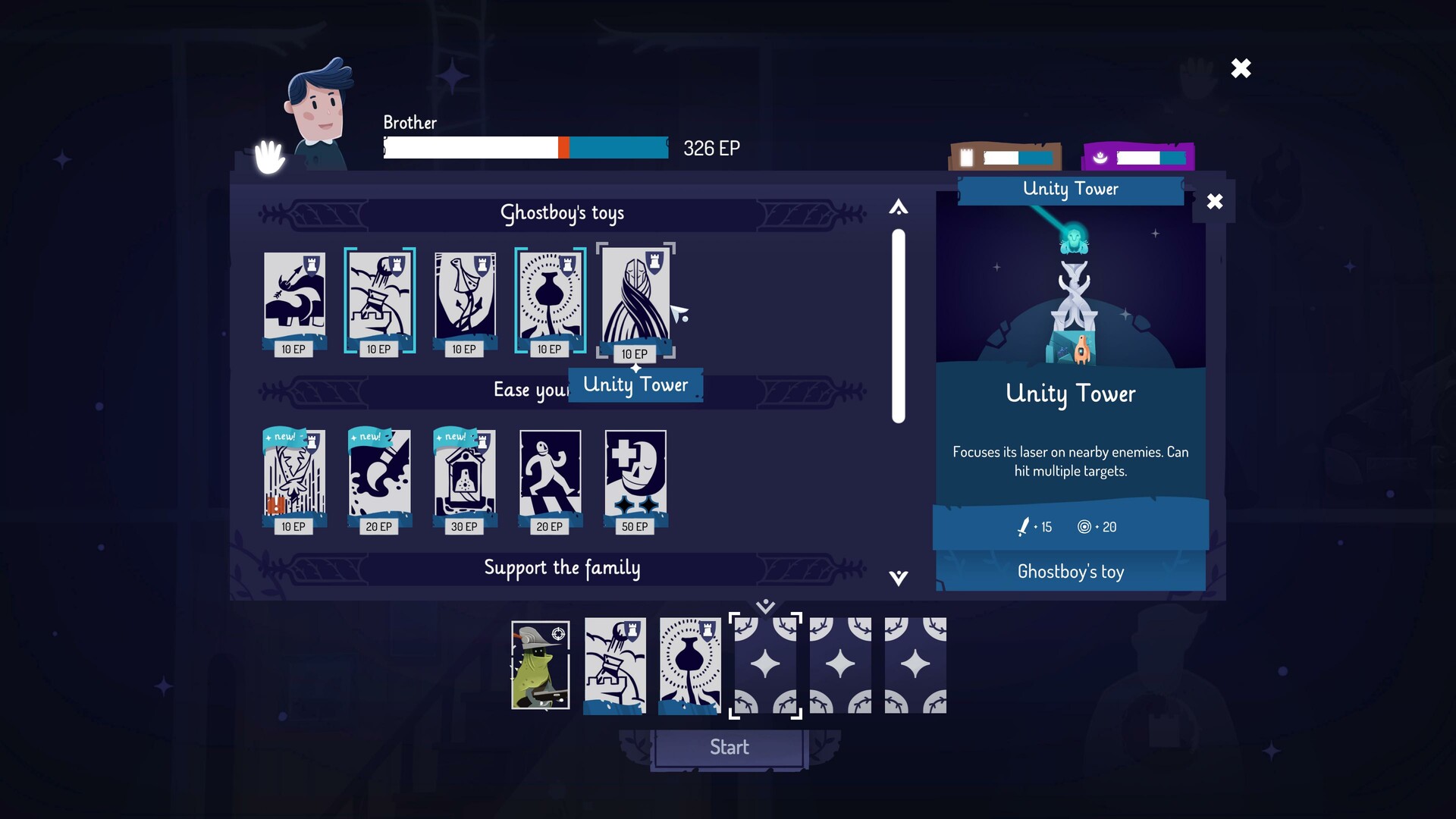Switch to the Support the family section

[x=563, y=567]
